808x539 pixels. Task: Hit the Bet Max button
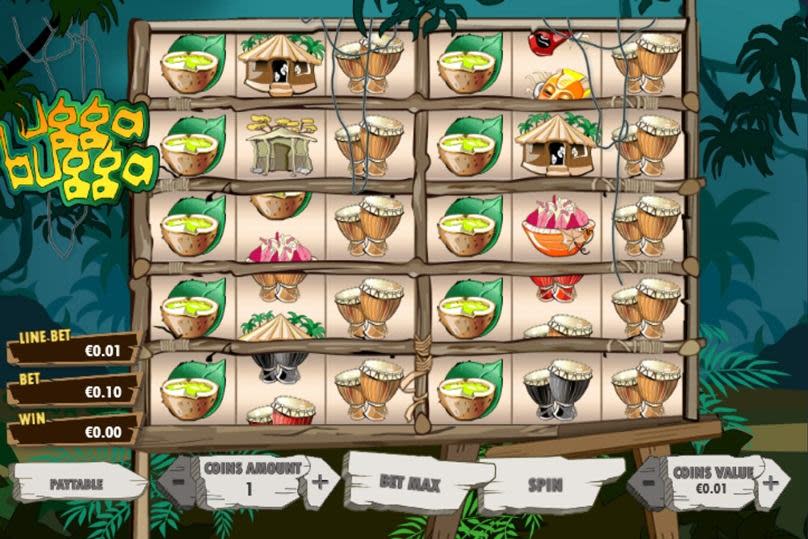(x=409, y=481)
